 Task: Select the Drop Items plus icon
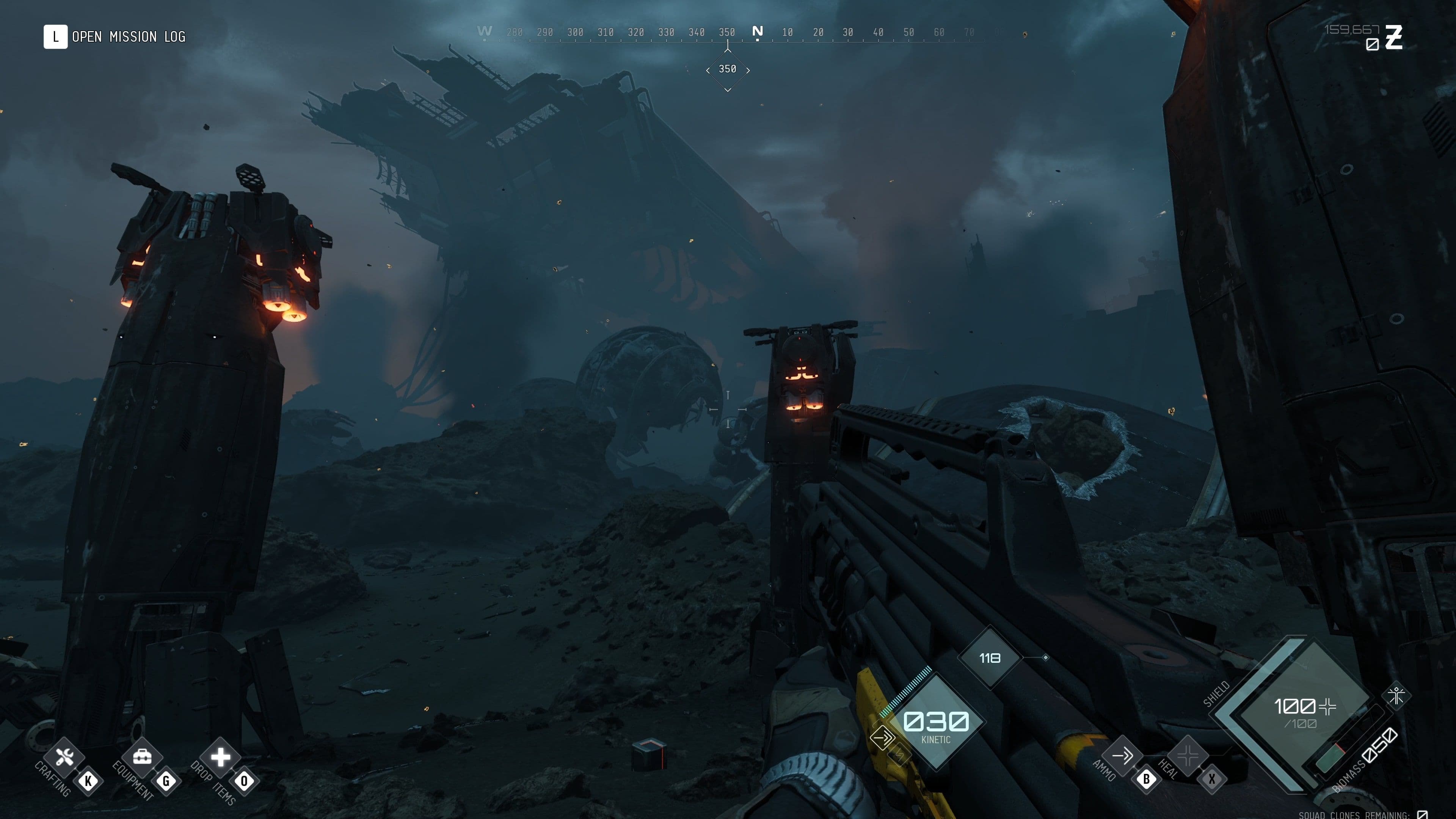pos(220,757)
